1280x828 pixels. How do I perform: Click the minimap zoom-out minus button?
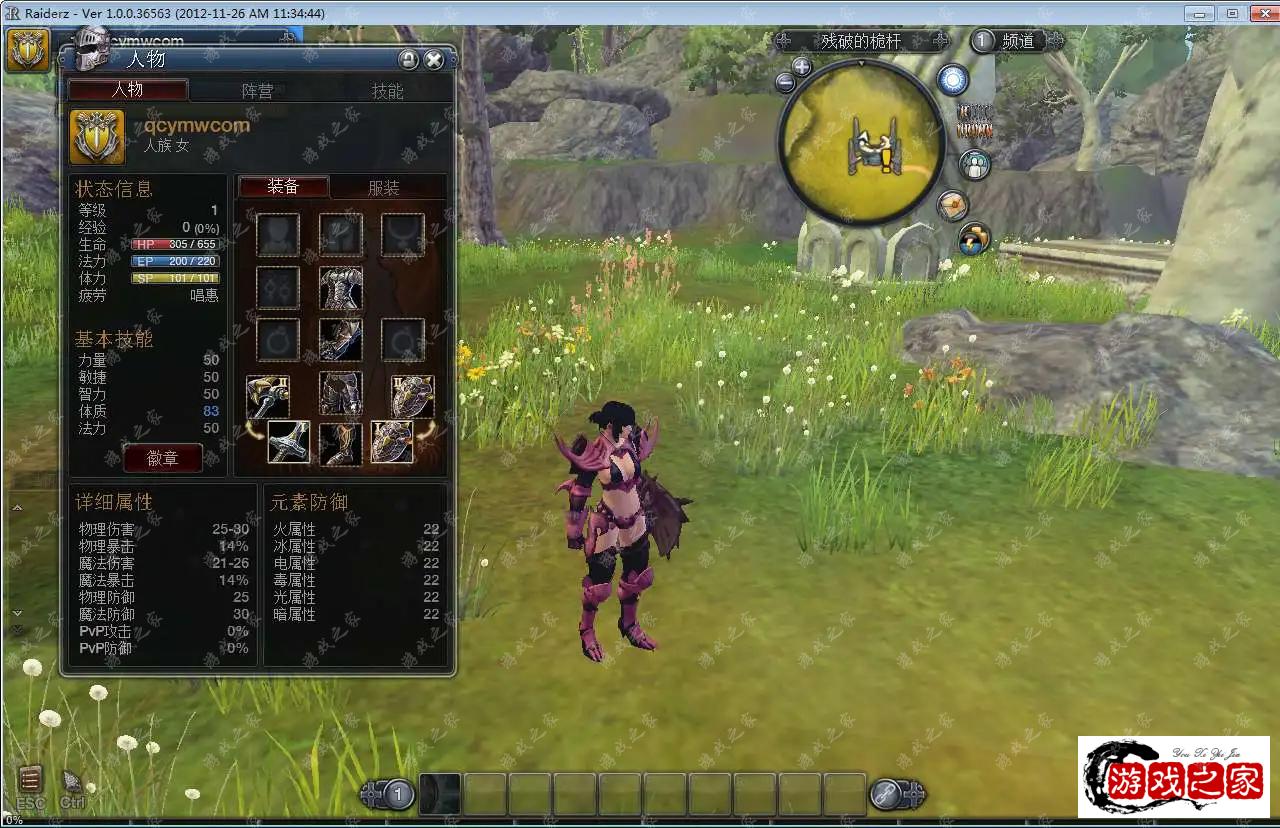(x=786, y=84)
